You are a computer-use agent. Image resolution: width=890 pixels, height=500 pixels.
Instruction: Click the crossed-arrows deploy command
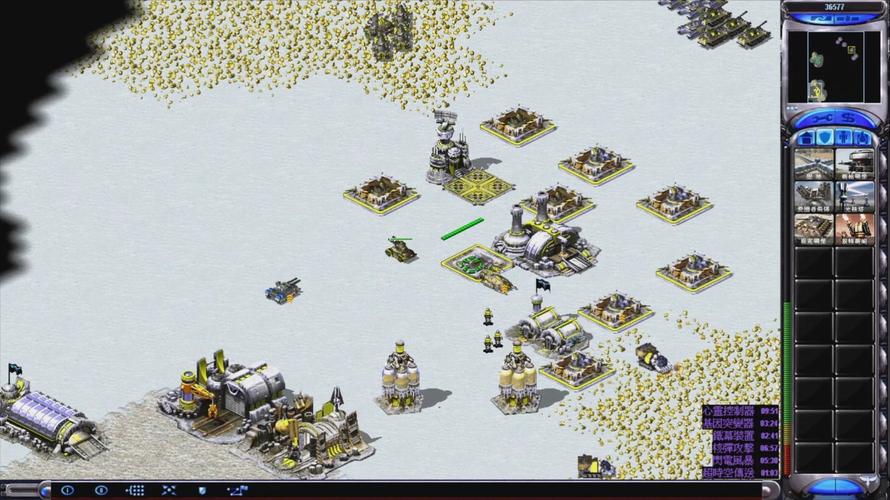[x=169, y=490]
